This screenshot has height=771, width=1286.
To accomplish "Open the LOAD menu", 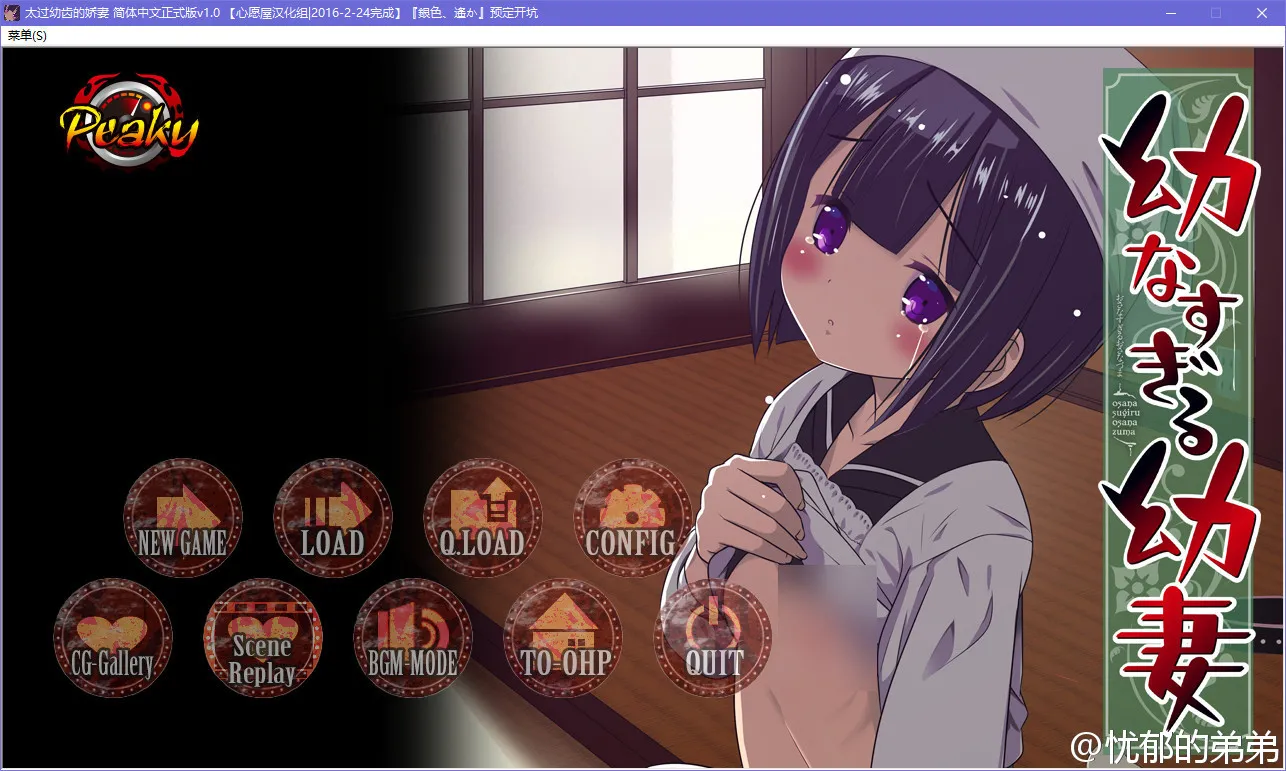I will coord(333,518).
